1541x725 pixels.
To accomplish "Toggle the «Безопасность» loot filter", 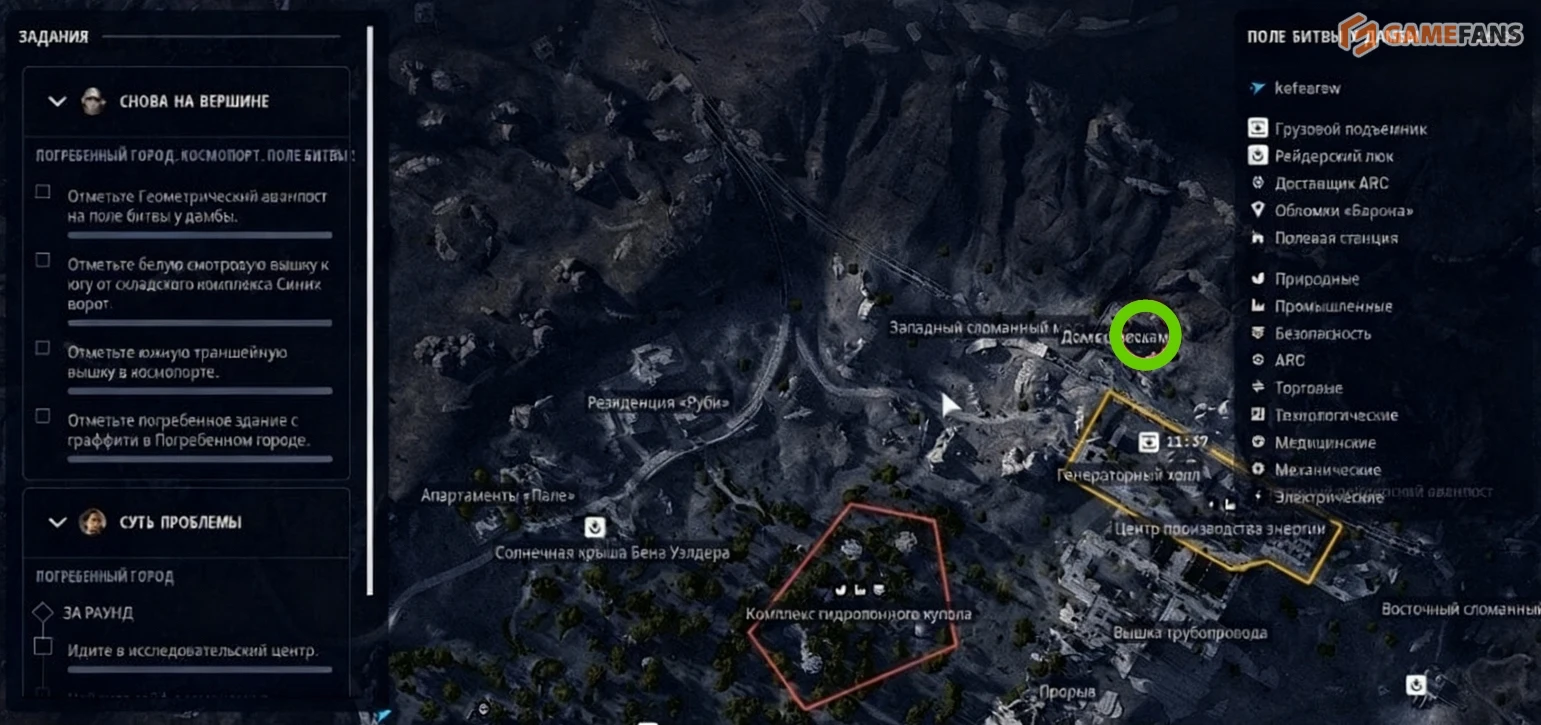I will pyautogui.click(x=1322, y=333).
